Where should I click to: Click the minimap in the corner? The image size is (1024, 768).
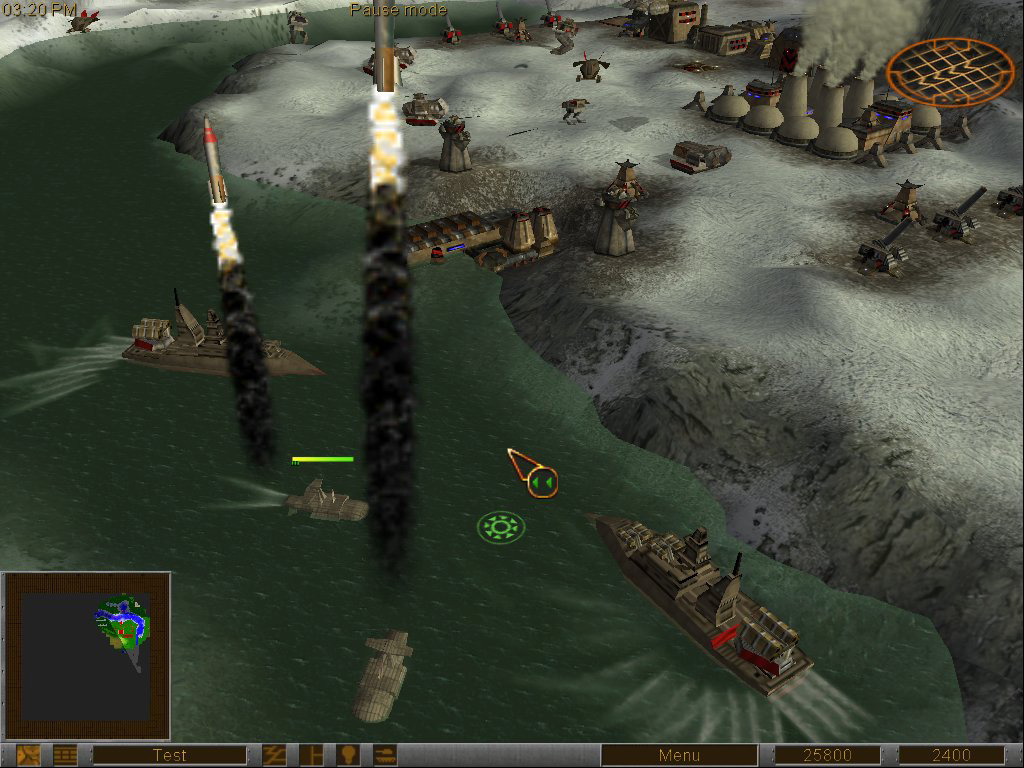[86, 655]
